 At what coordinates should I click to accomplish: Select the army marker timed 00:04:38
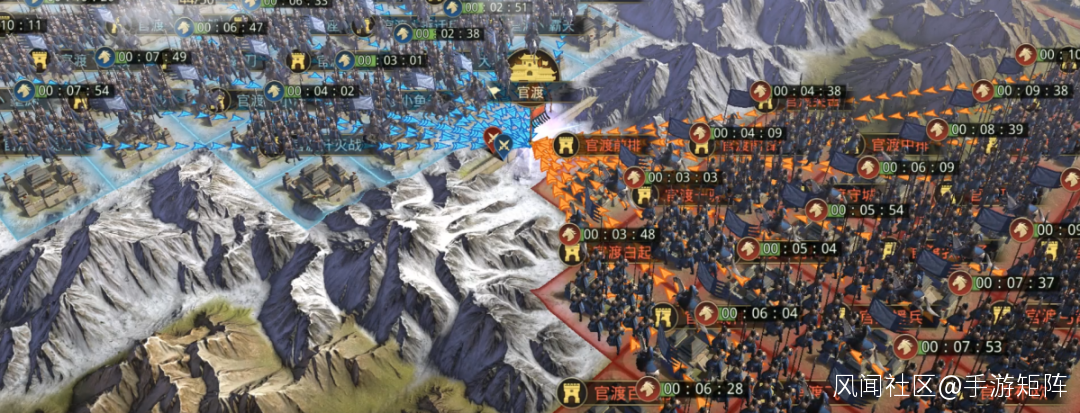[x=761, y=91]
